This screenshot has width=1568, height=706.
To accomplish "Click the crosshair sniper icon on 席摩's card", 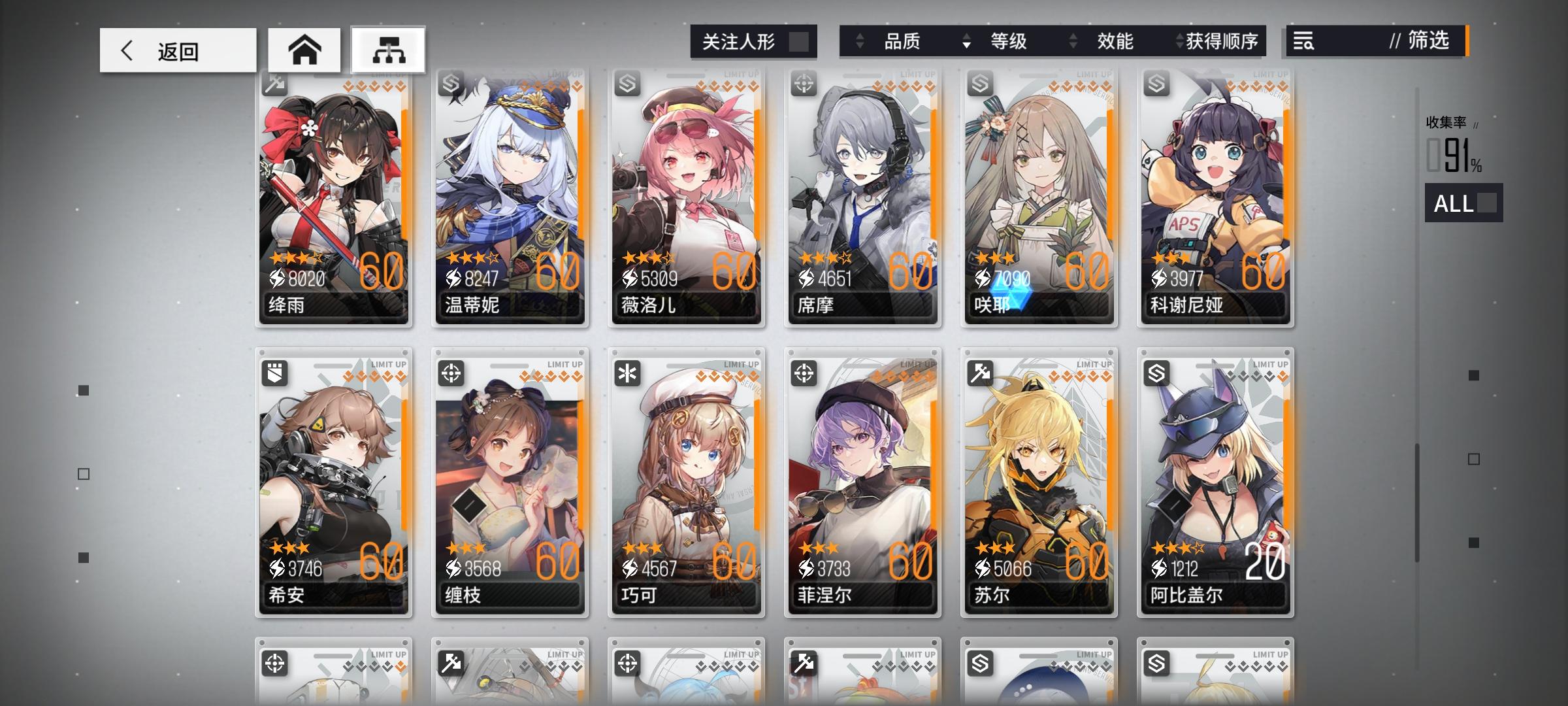I will coord(802,84).
